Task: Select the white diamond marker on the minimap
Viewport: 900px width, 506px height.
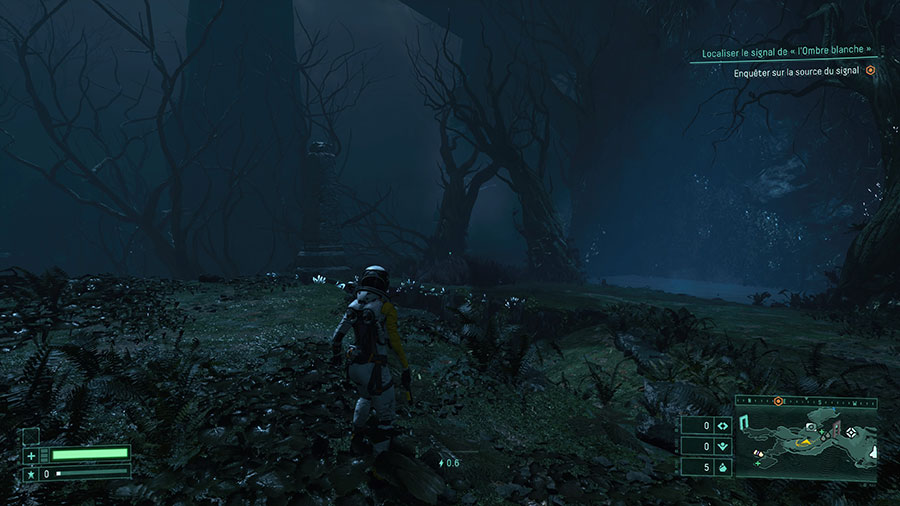Action: click(x=851, y=431)
